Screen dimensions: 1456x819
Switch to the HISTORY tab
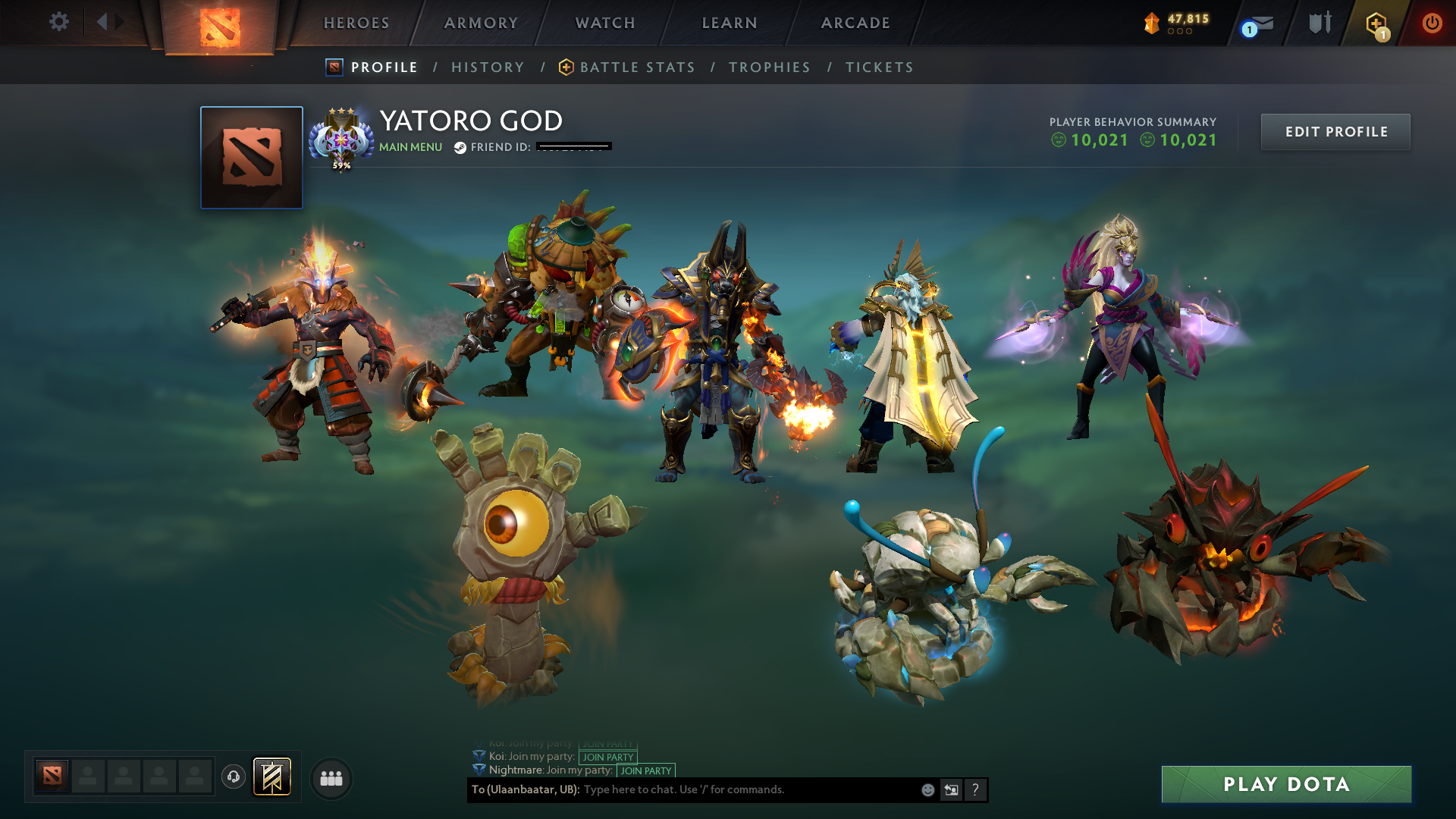pos(488,67)
